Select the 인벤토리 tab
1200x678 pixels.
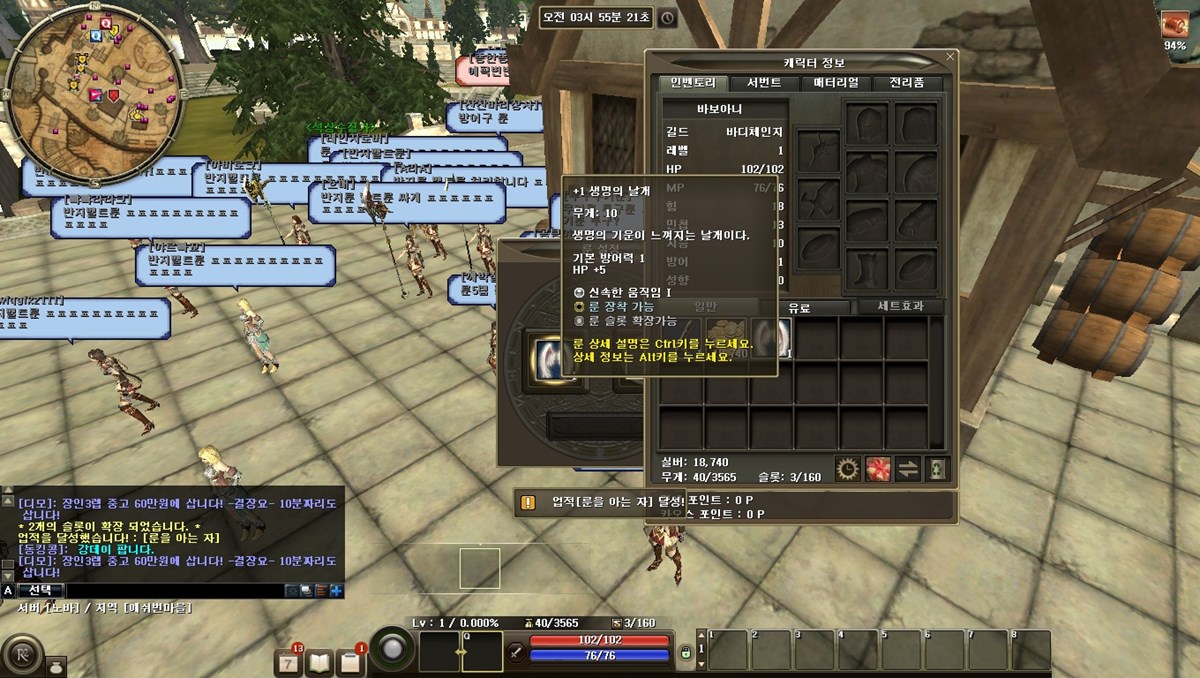tap(693, 83)
